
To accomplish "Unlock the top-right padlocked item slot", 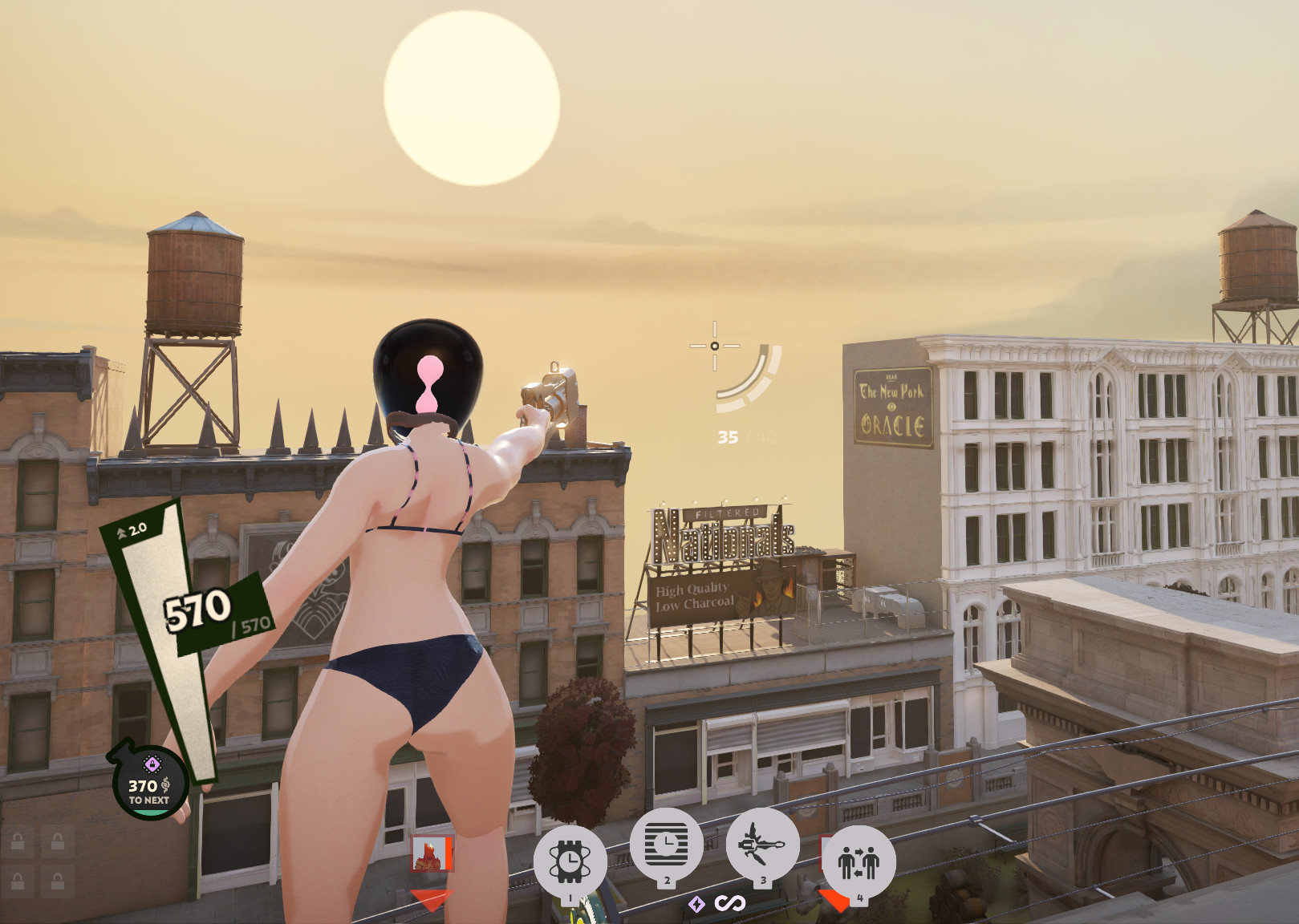I will [56, 842].
